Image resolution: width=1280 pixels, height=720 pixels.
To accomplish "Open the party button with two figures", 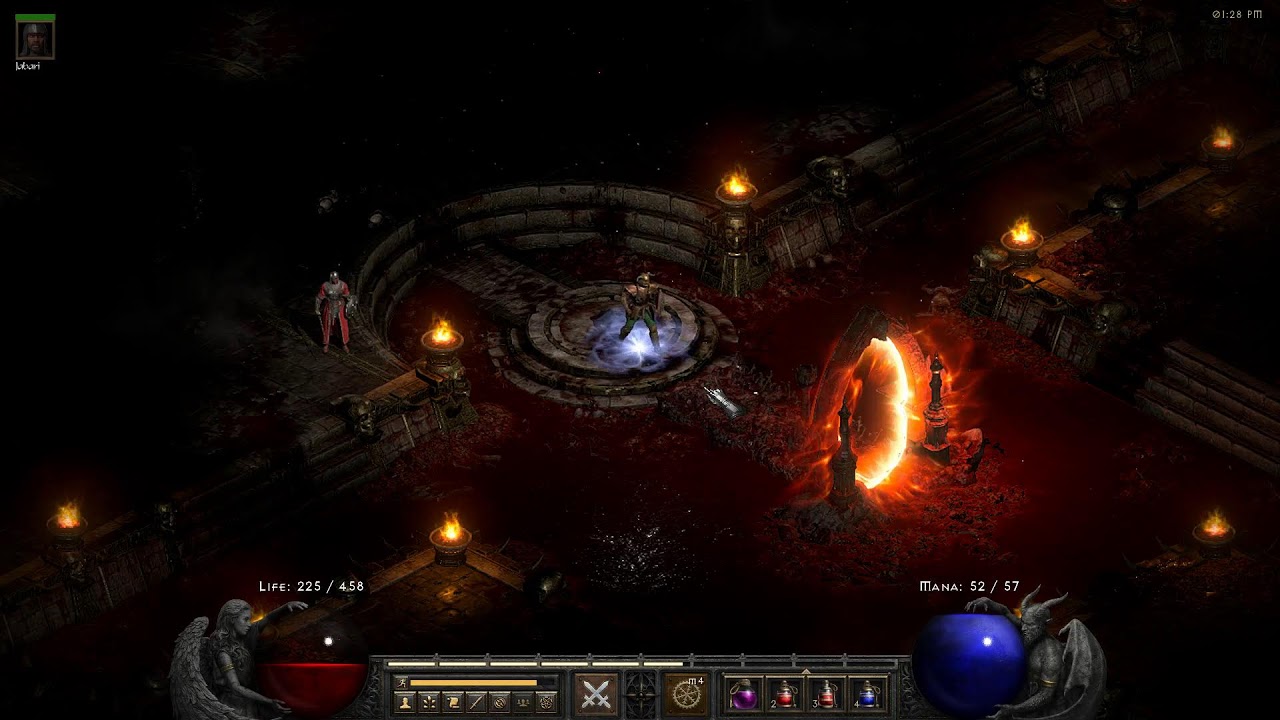I will coord(523,702).
